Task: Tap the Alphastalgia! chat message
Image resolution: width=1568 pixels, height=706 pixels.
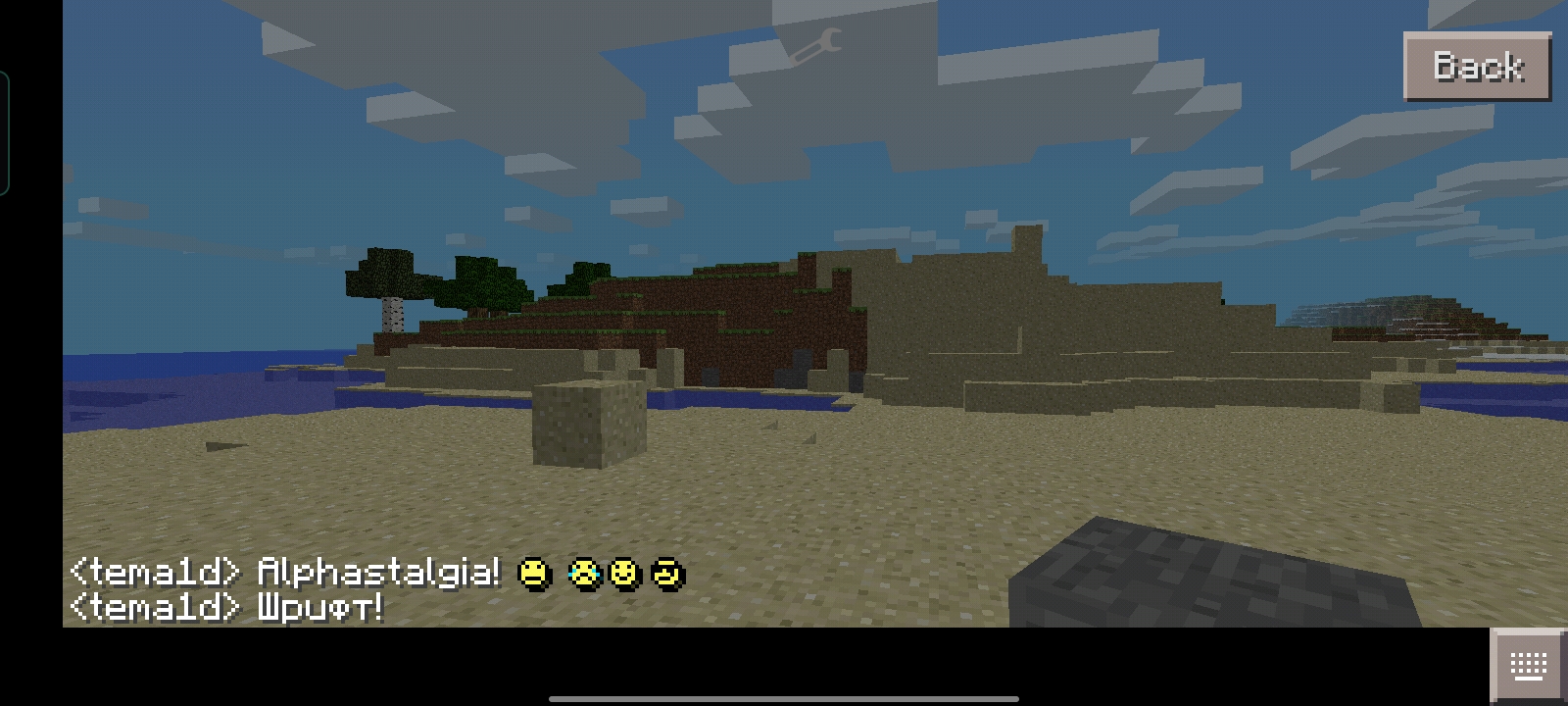Action: pyautogui.click(x=380, y=574)
